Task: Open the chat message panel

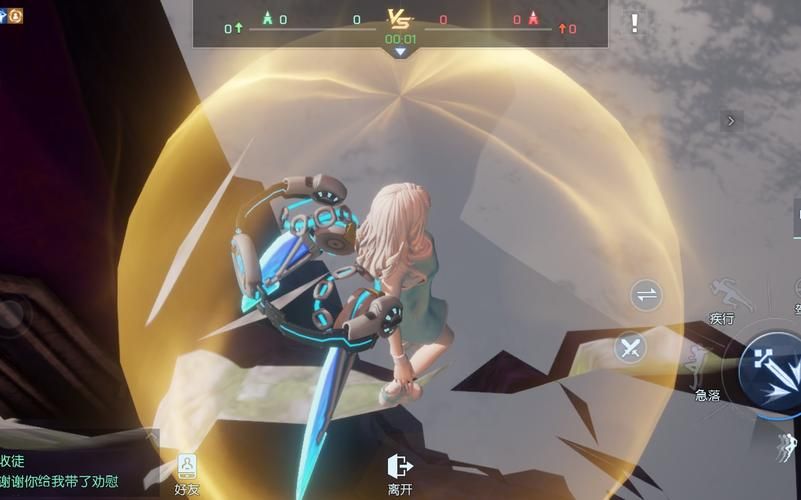Action: tap(70, 470)
